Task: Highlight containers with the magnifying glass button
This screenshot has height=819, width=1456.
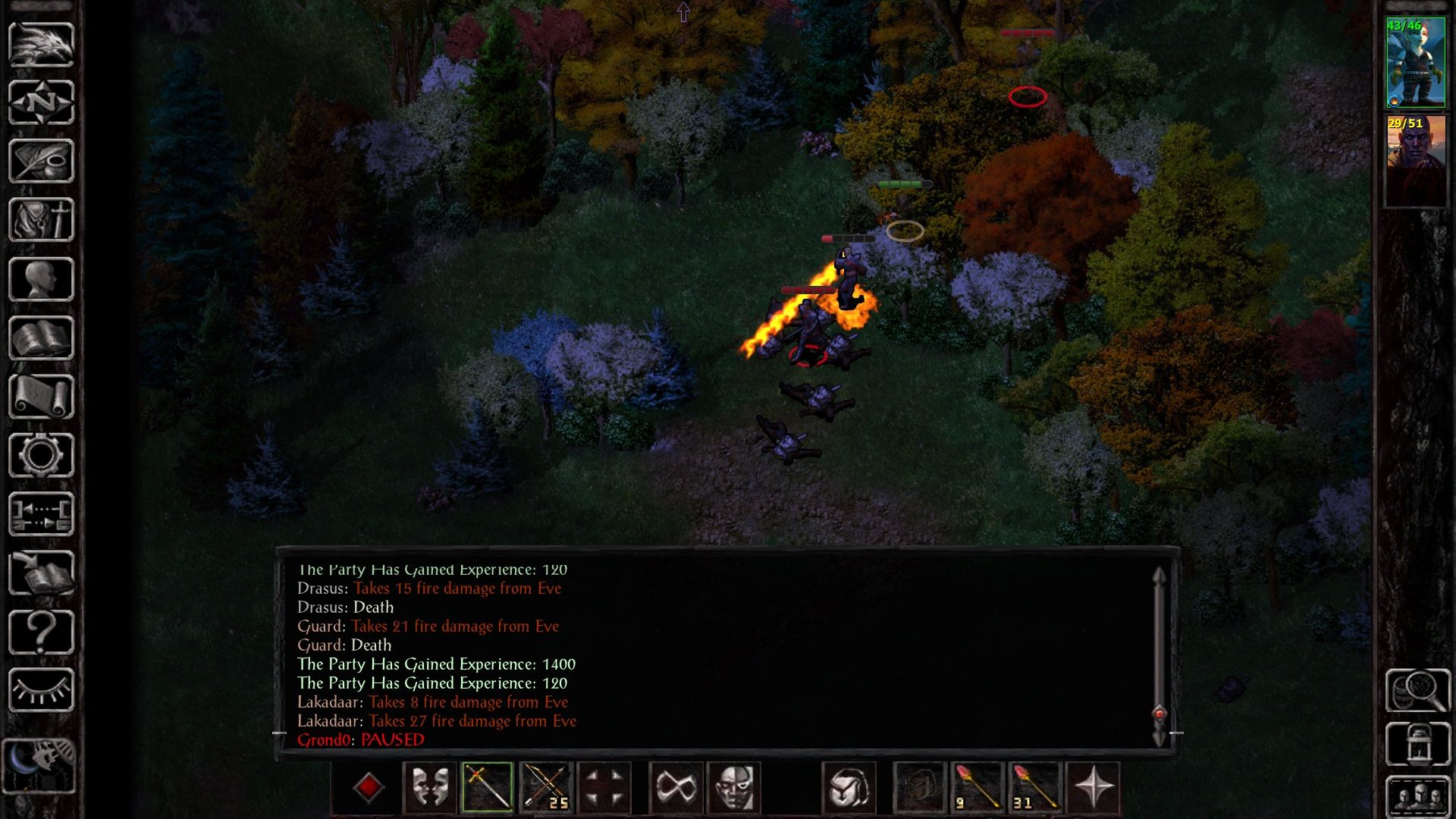Action: tap(1417, 690)
